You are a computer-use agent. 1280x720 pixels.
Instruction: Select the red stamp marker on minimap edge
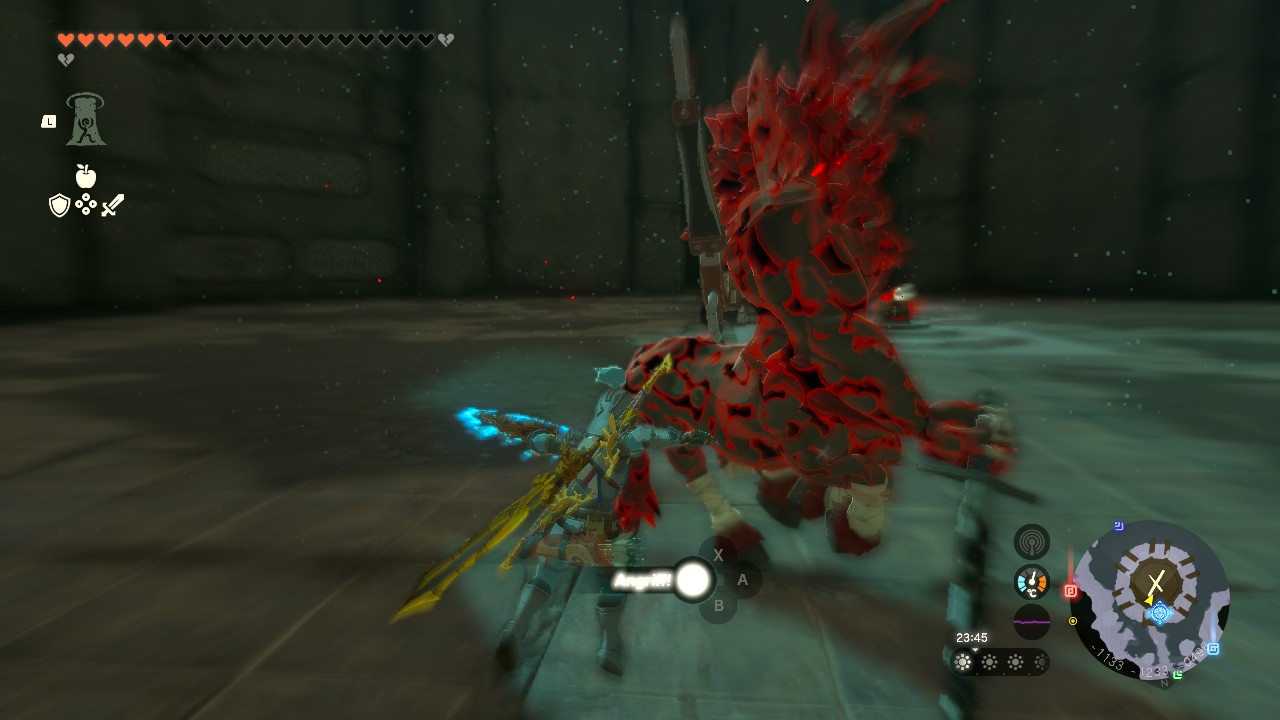[x=1071, y=591]
